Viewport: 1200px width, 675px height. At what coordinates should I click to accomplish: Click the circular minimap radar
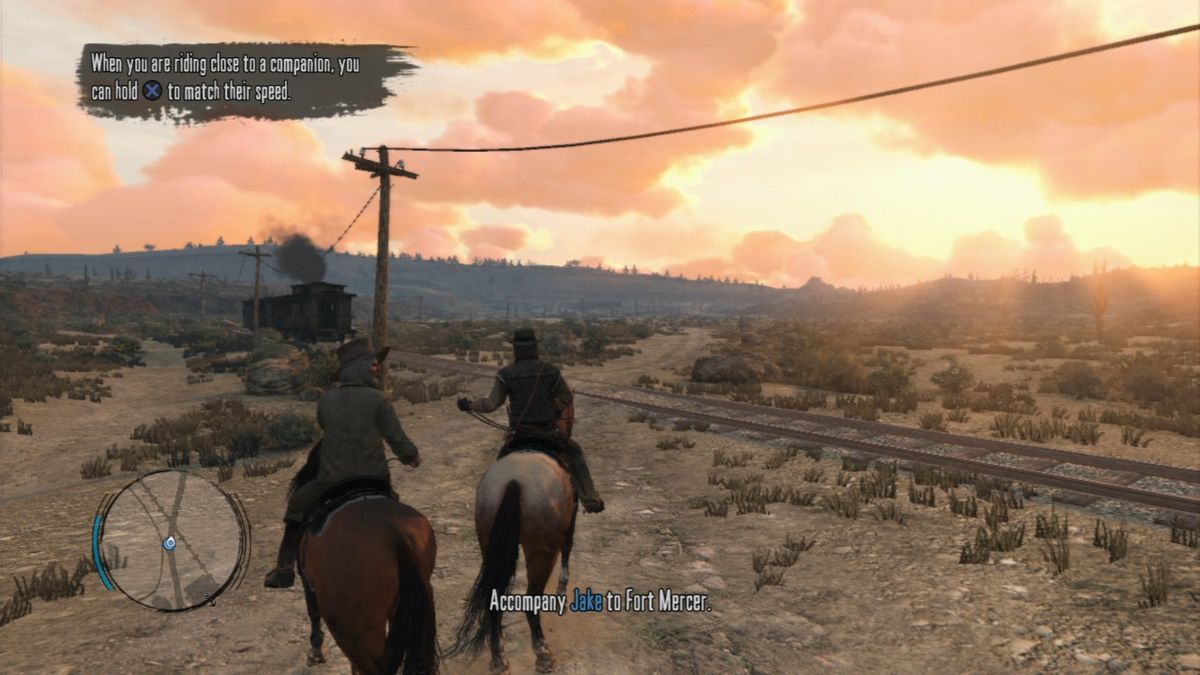(x=172, y=540)
